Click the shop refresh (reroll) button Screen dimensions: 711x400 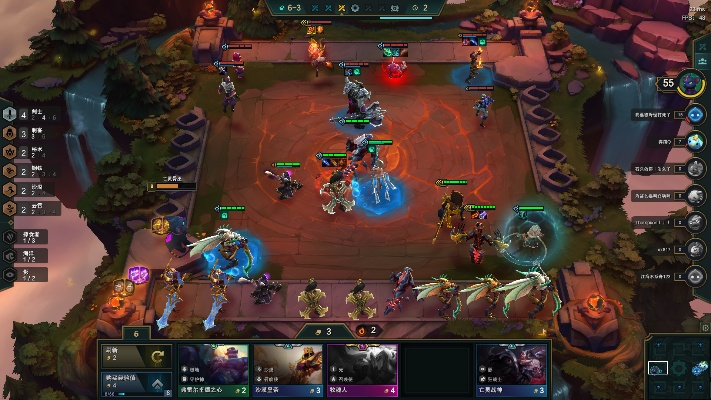[136, 356]
